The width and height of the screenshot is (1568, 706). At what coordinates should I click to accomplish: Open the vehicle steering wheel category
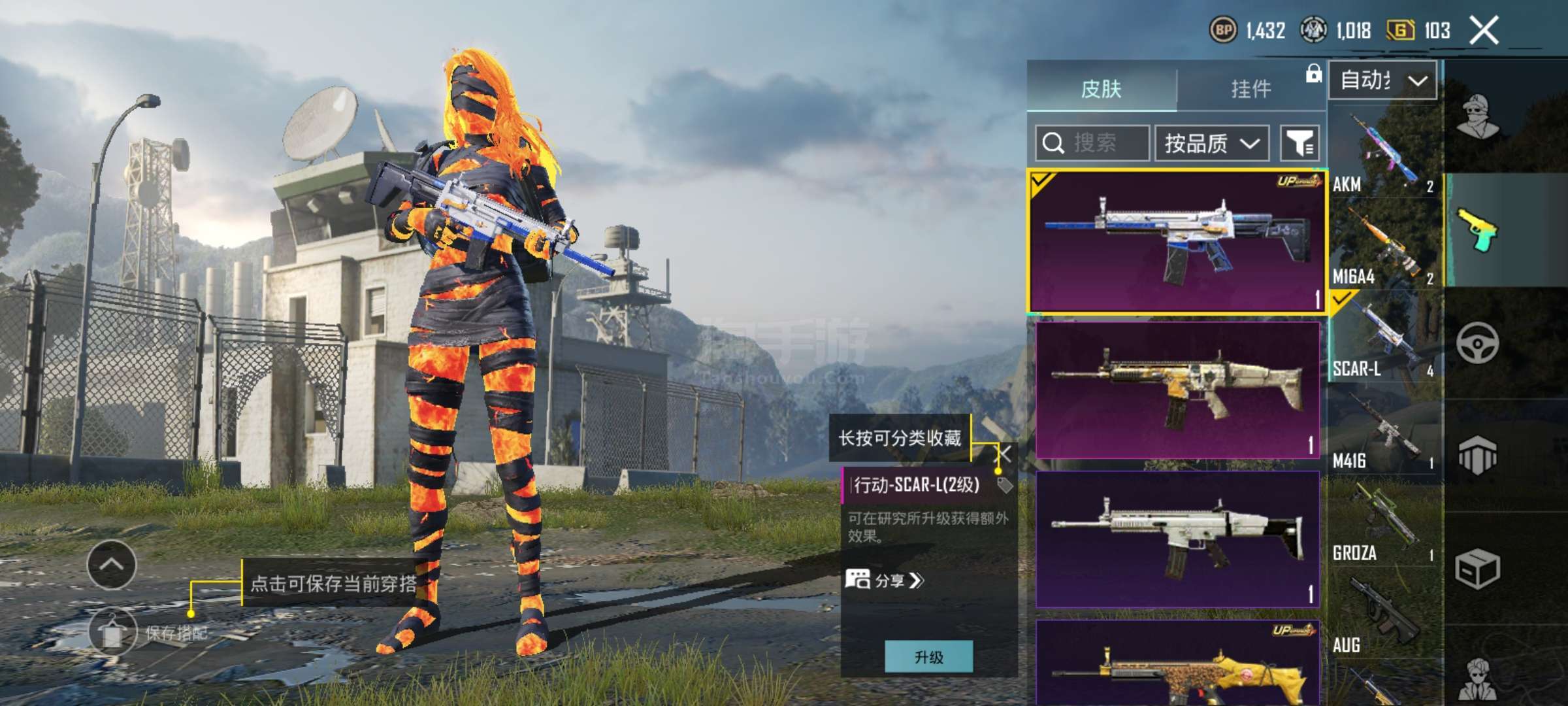click(x=1477, y=343)
